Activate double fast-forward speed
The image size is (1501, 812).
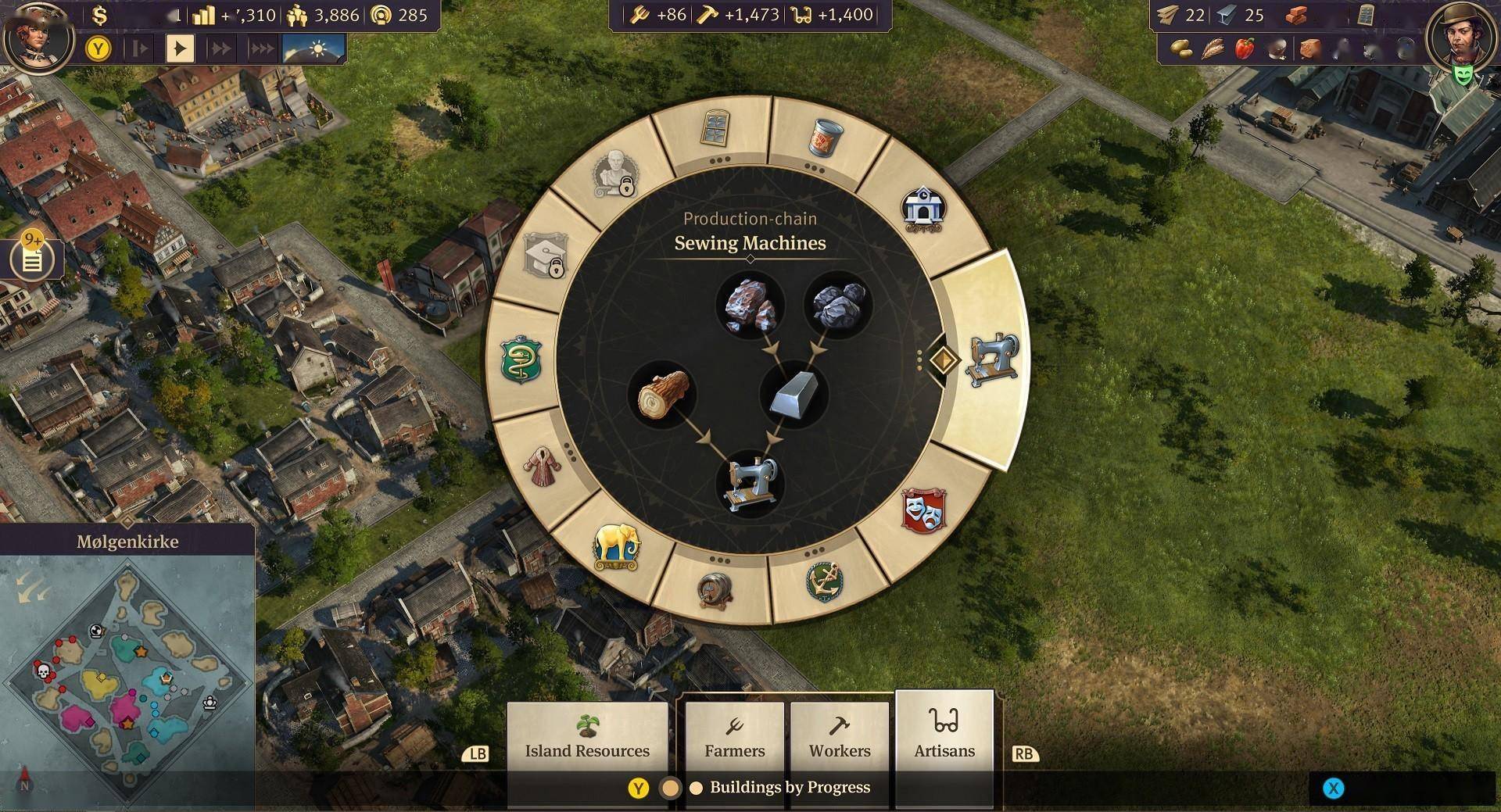pyautogui.click(x=221, y=48)
